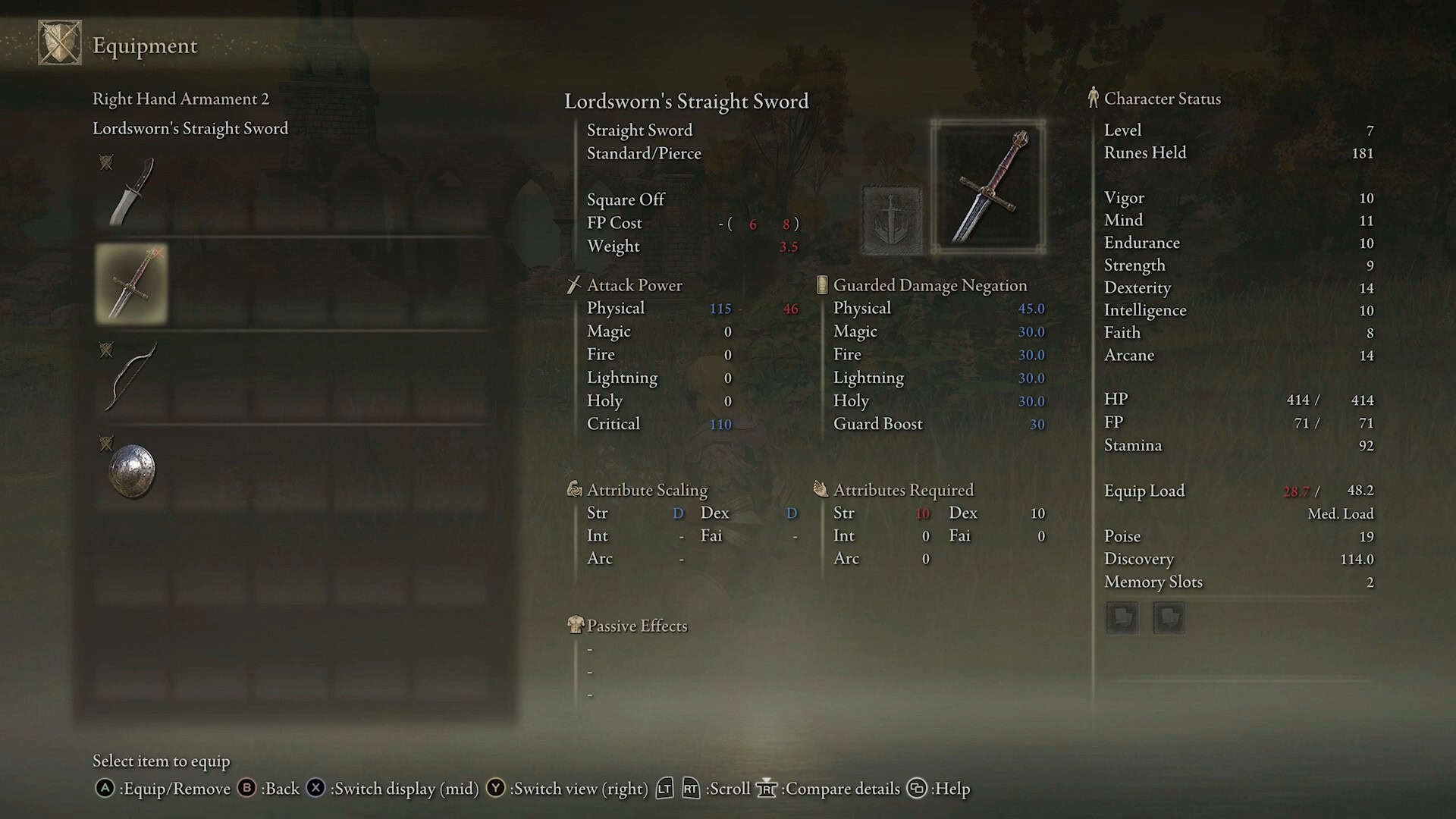Select the highlighted Lordsworn's Straight Sword slot
This screenshot has width=1456, height=819.
[130, 284]
